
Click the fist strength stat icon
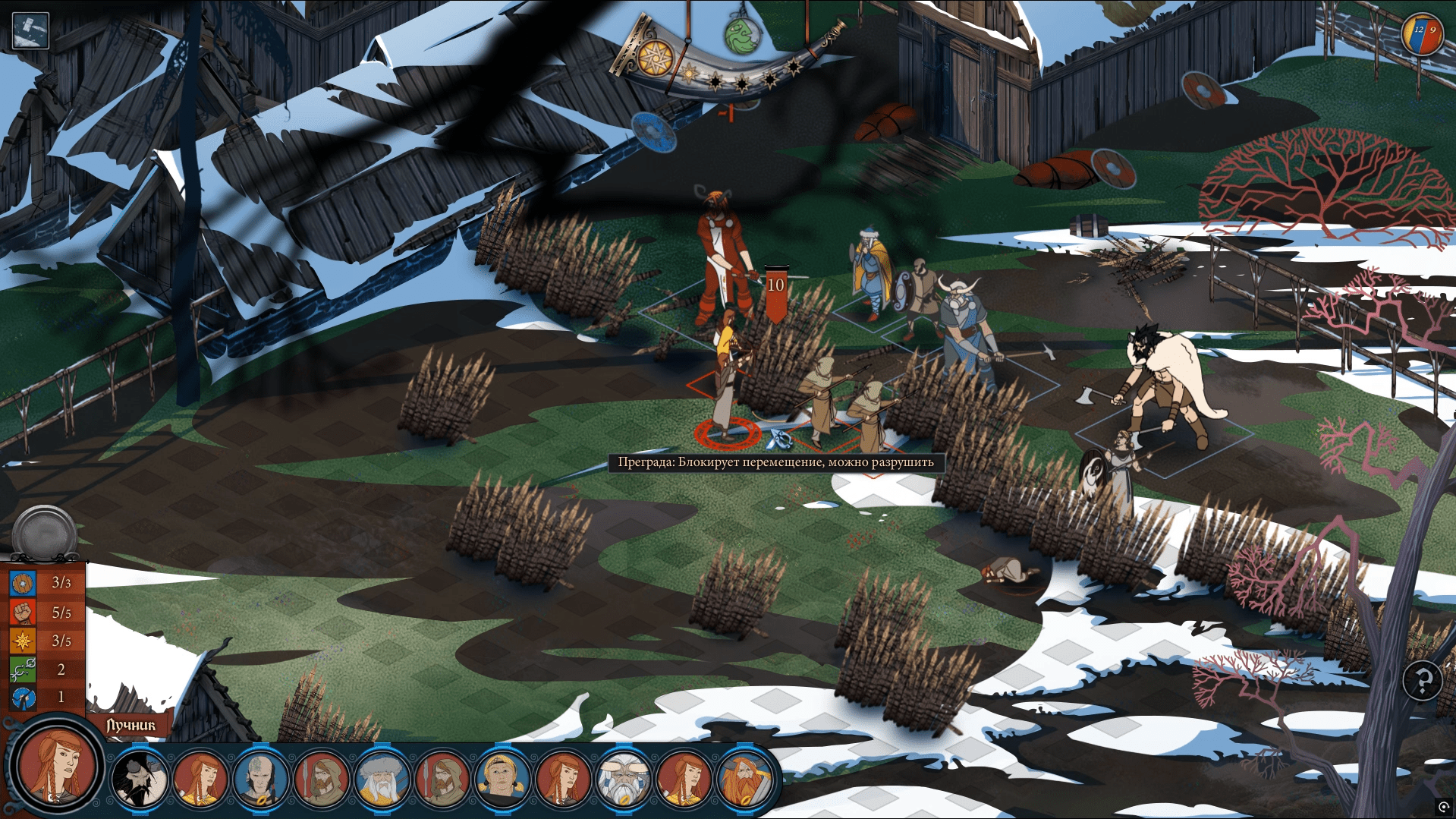(x=23, y=612)
